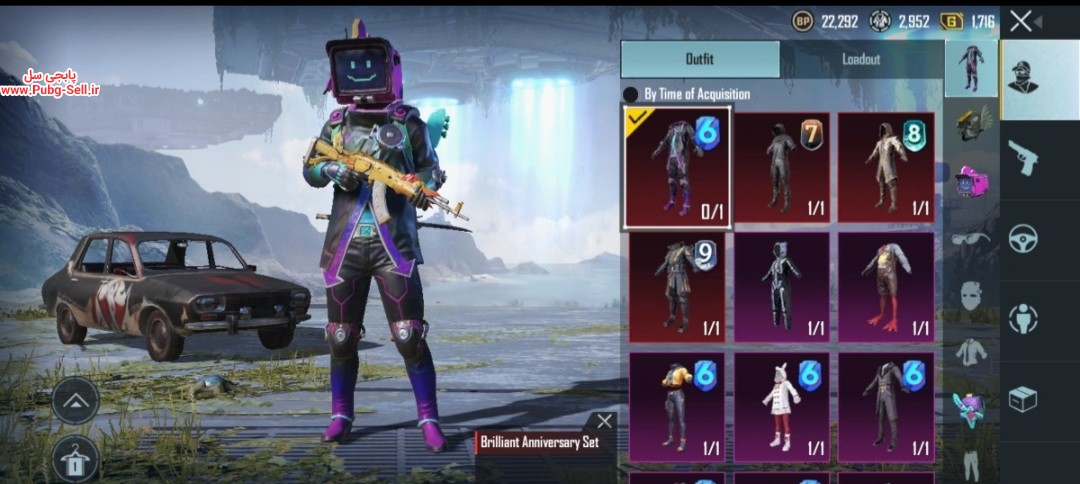Switch to the Loadout tab
Image resolution: width=1080 pixels, height=484 pixels.
861,59
